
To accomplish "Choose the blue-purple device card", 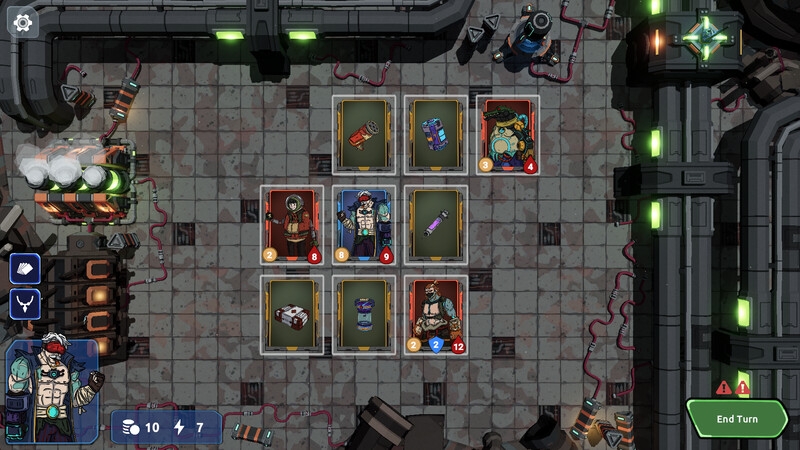I will (x=436, y=135).
